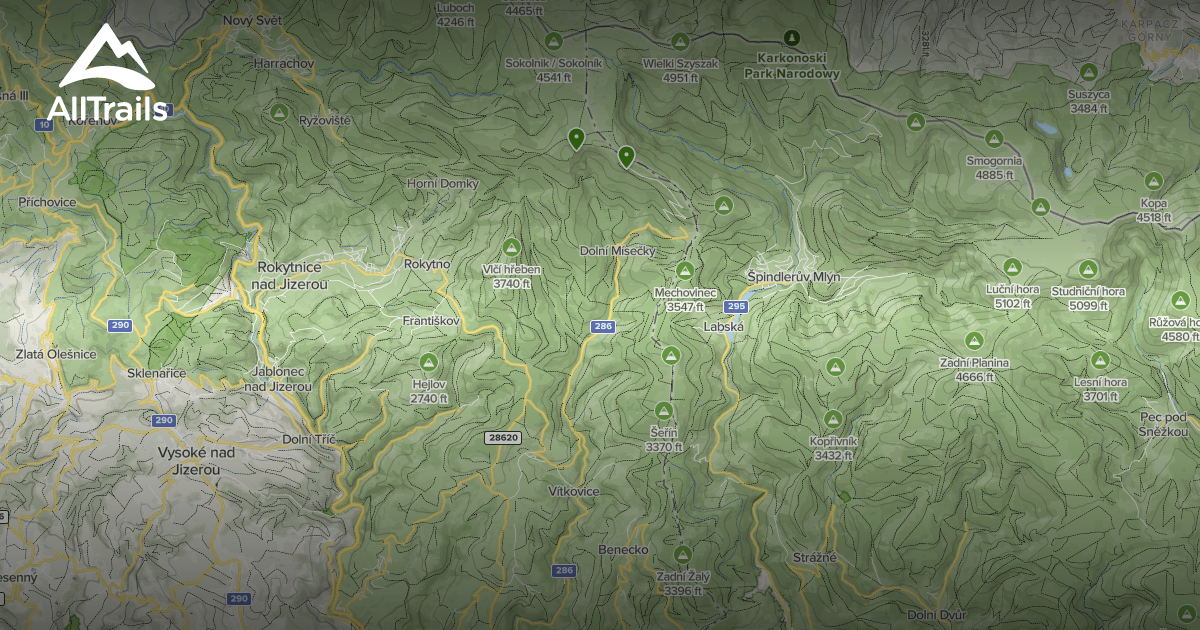
Task: Open the Kopa peak marker
Action: pos(1154,182)
